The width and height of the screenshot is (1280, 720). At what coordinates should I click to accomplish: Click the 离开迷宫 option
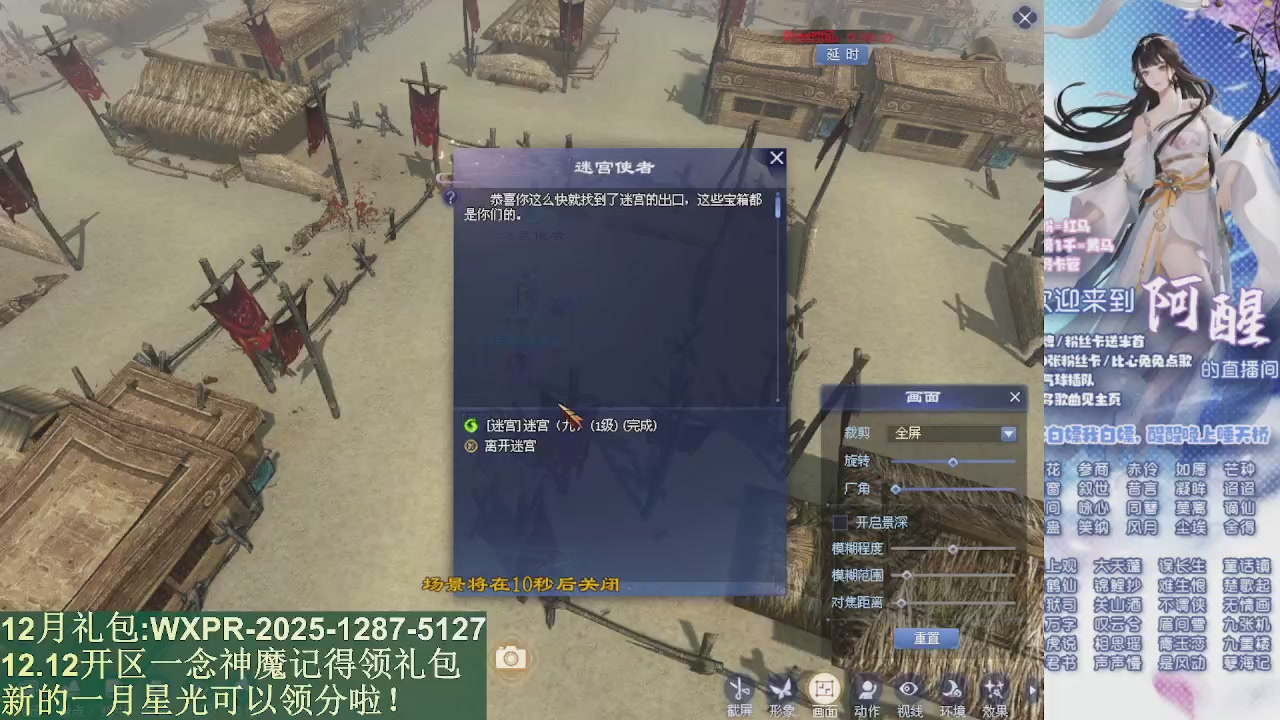pyautogui.click(x=510, y=446)
